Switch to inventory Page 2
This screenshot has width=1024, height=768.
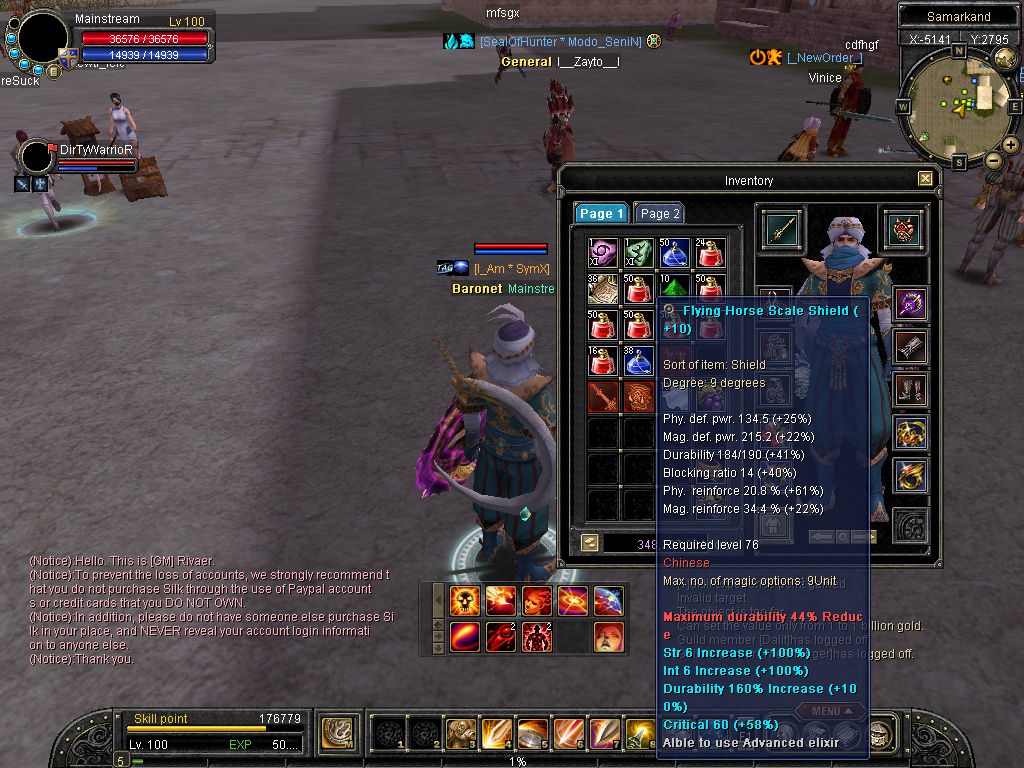point(660,213)
